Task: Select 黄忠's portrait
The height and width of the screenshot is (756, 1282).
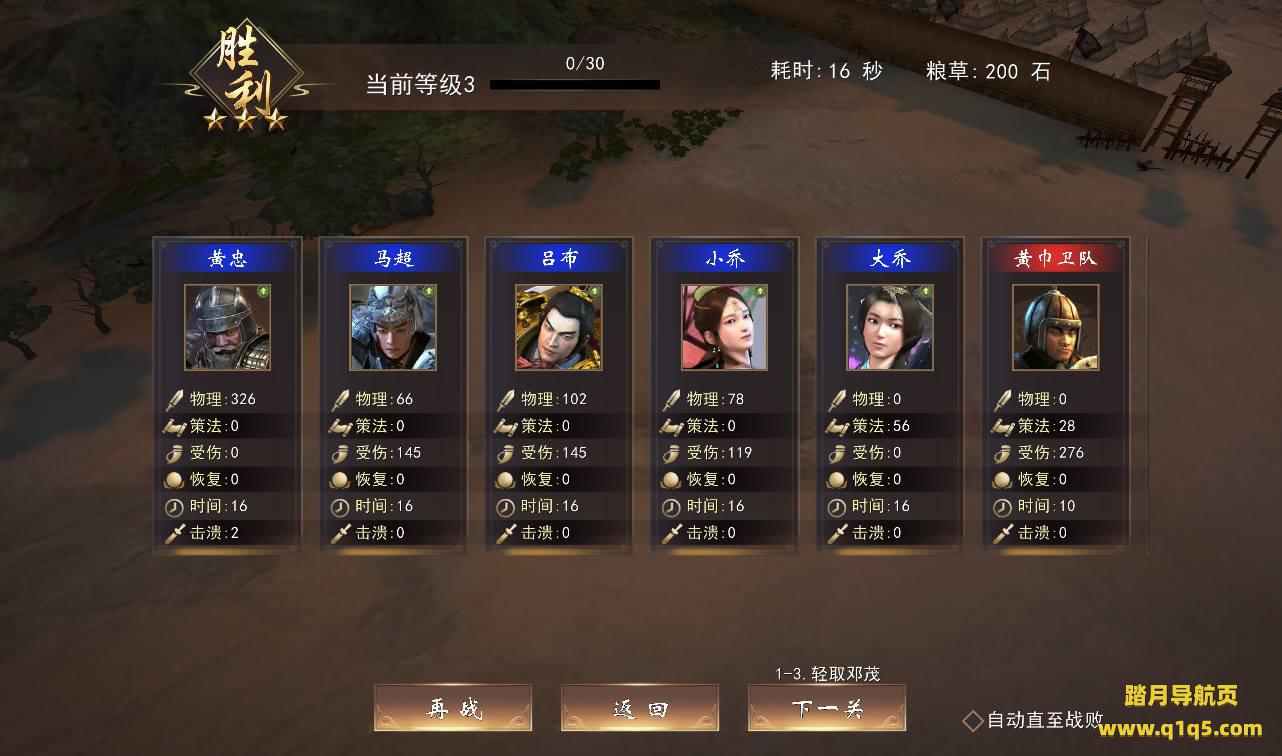Action: (x=227, y=327)
